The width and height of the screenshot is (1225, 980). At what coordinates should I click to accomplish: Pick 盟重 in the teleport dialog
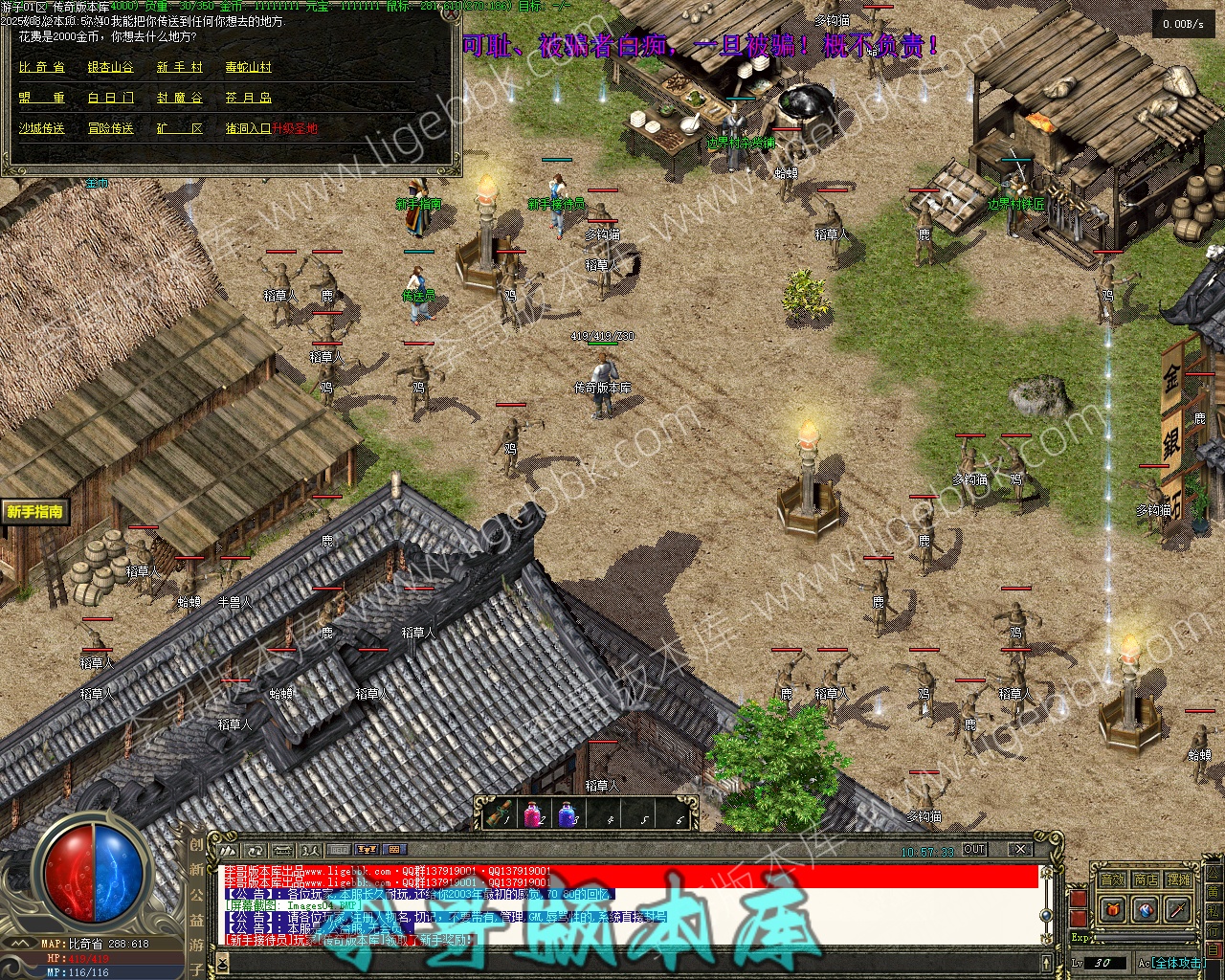click(x=42, y=98)
